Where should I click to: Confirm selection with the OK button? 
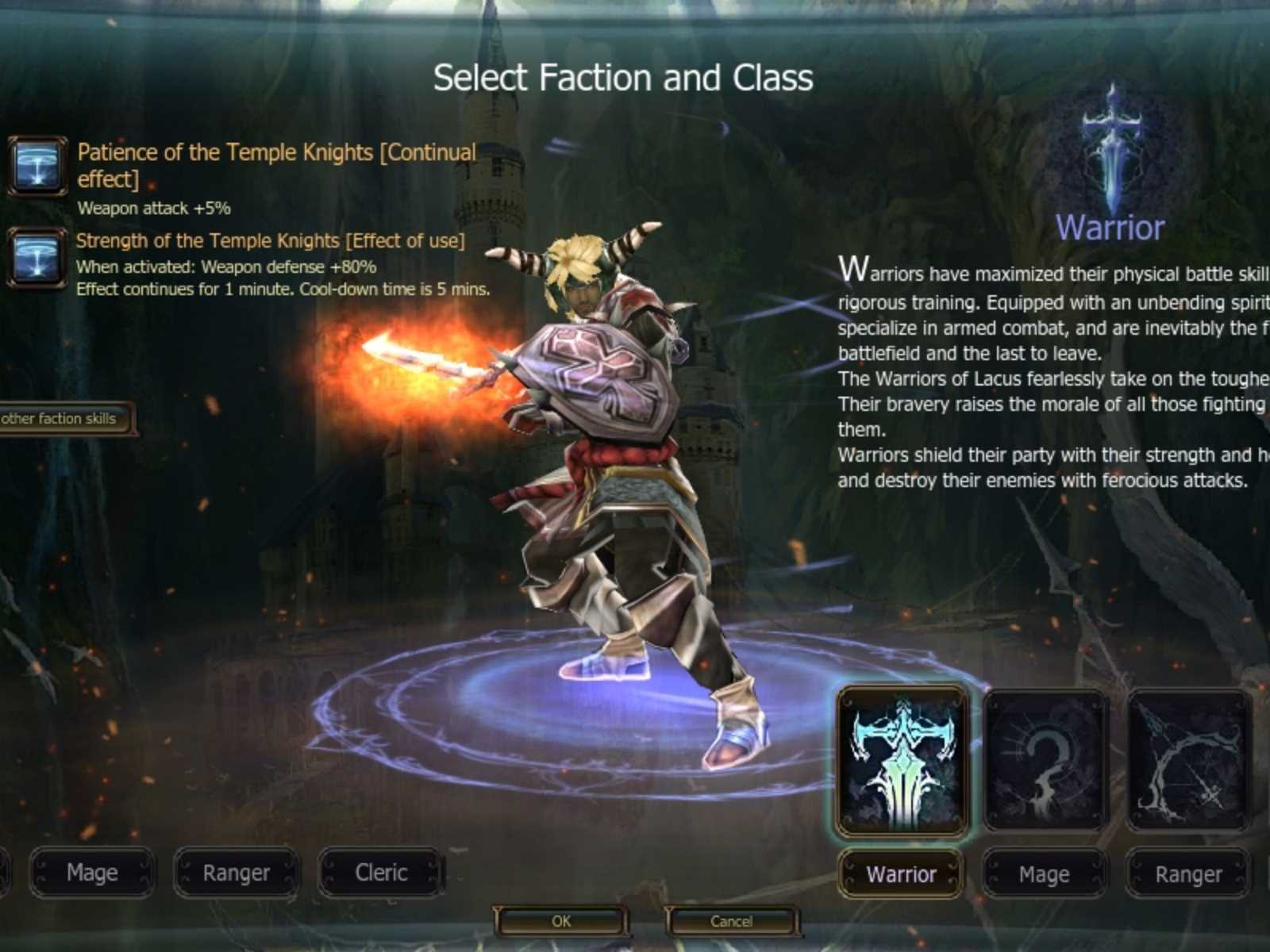(561, 921)
